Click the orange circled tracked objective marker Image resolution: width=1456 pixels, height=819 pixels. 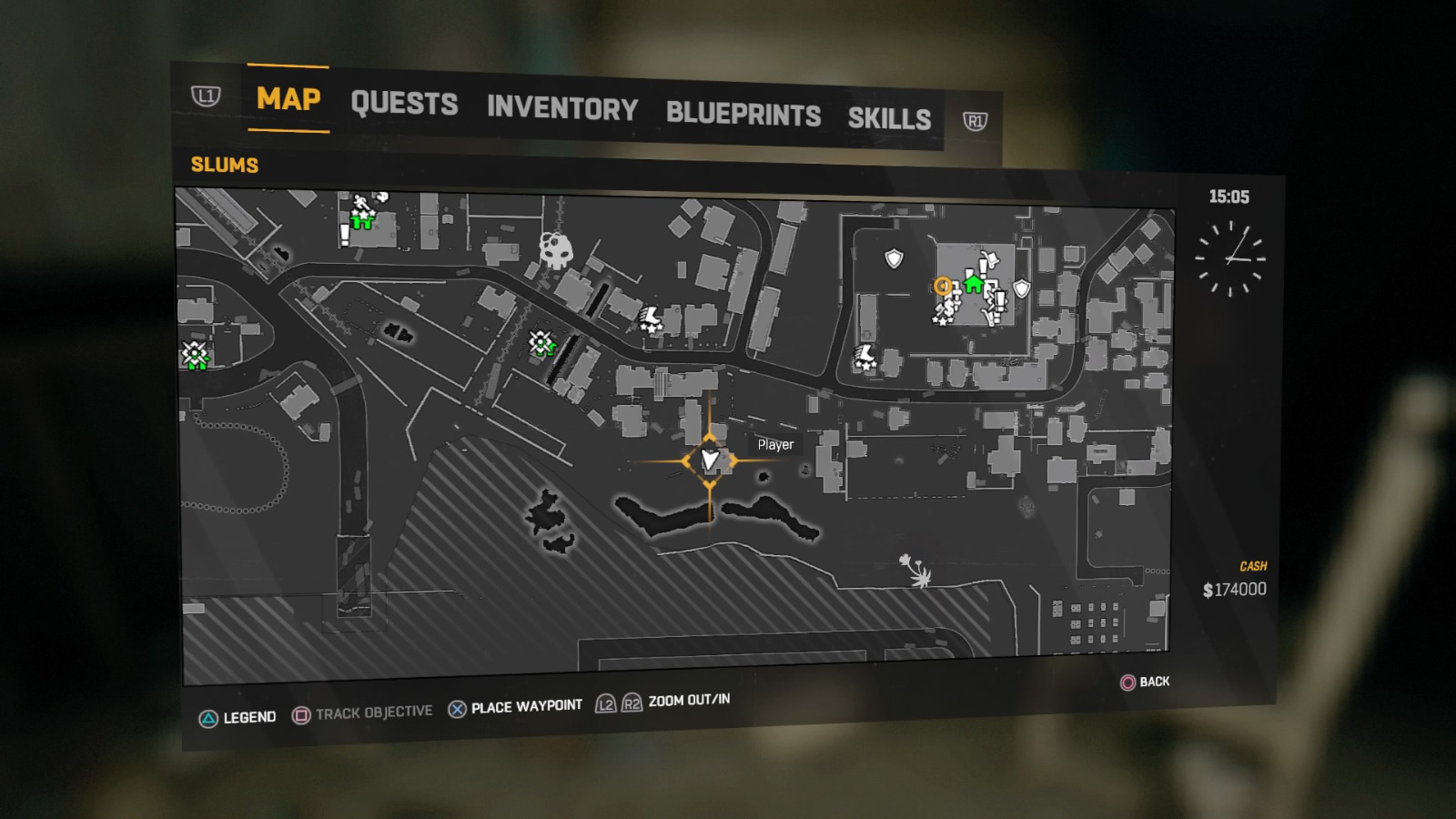coord(943,286)
